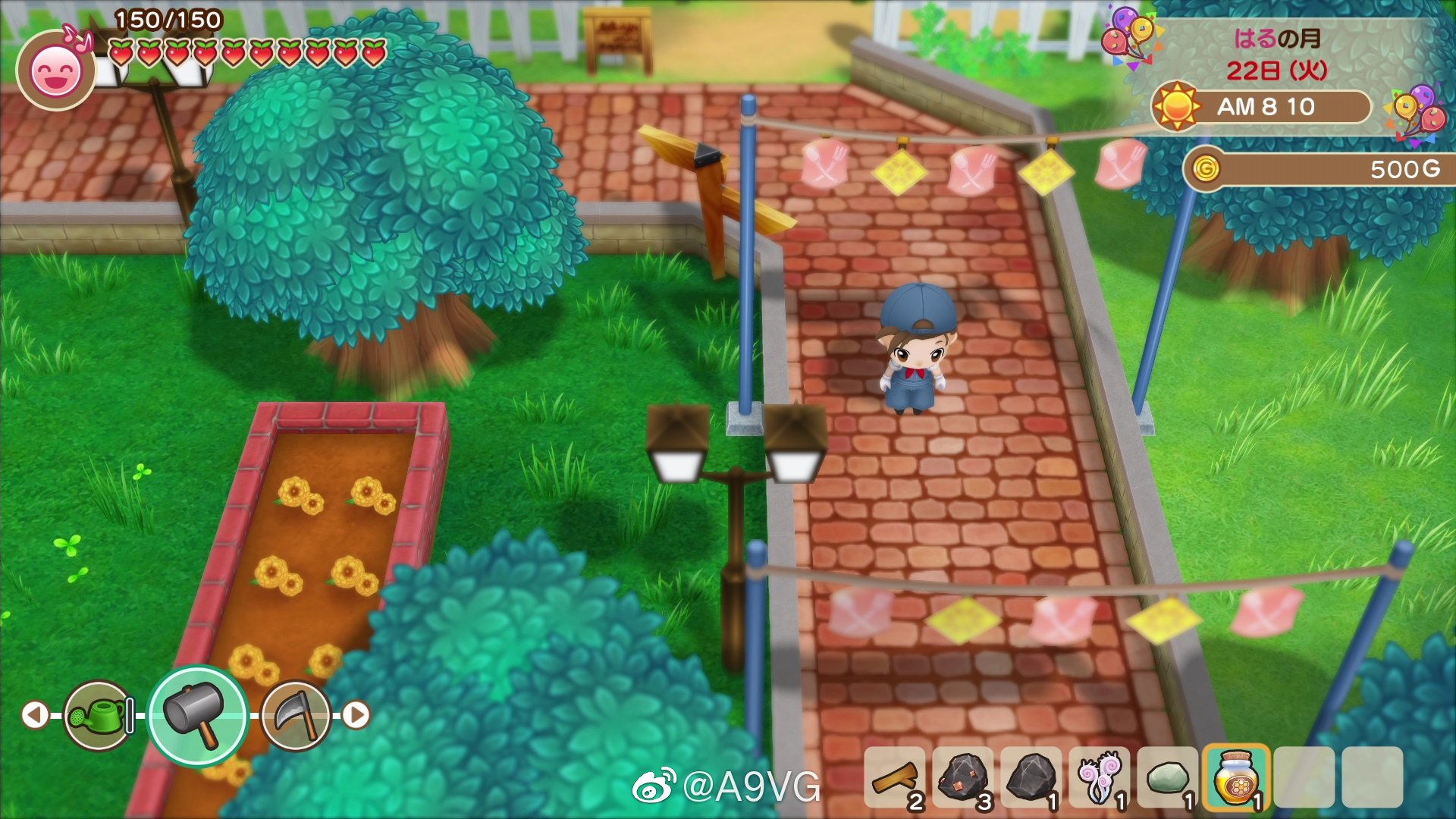Cycle tools with the left arrow
The height and width of the screenshot is (819, 1456).
tap(35, 714)
